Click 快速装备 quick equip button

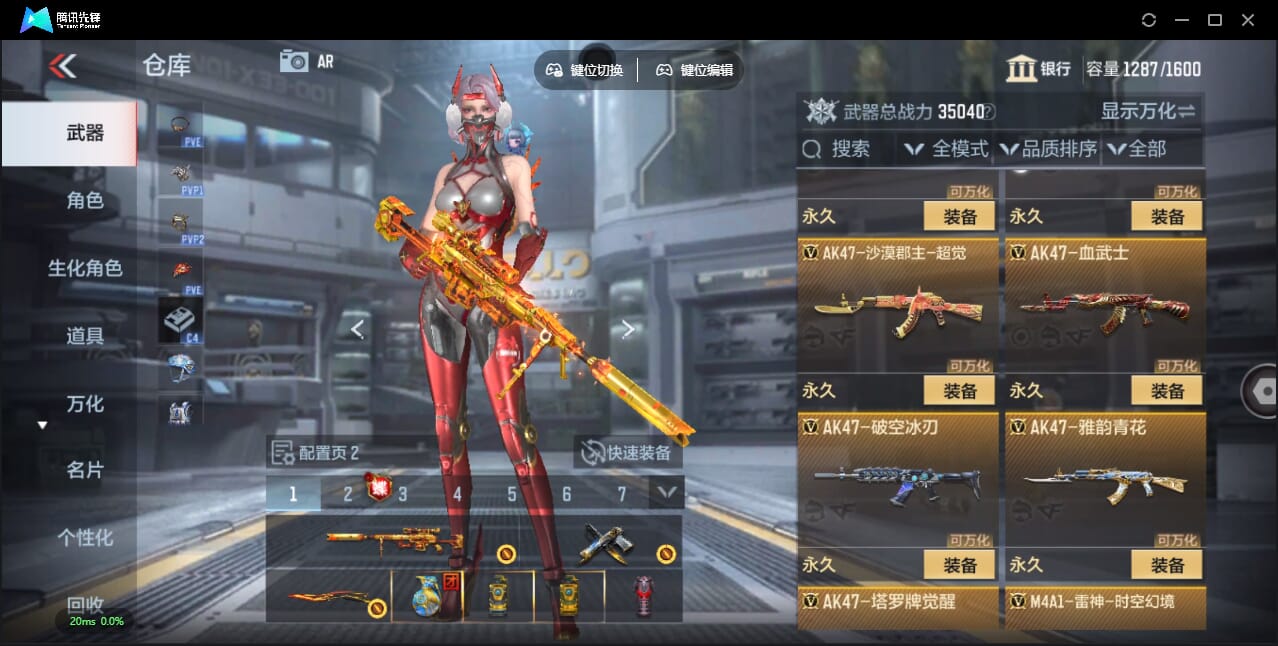628,453
